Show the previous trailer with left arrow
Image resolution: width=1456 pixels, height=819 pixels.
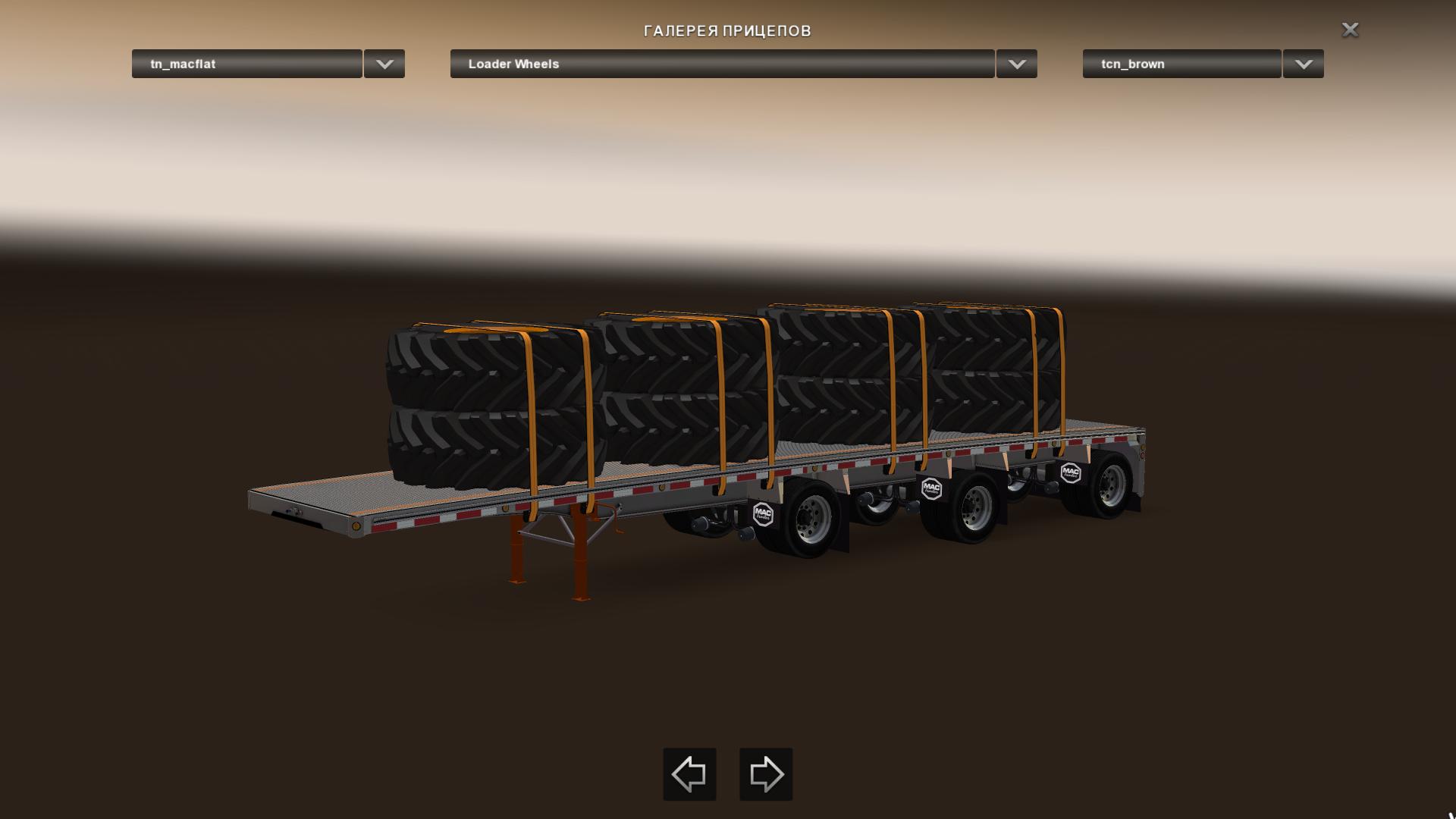pyautogui.click(x=689, y=774)
